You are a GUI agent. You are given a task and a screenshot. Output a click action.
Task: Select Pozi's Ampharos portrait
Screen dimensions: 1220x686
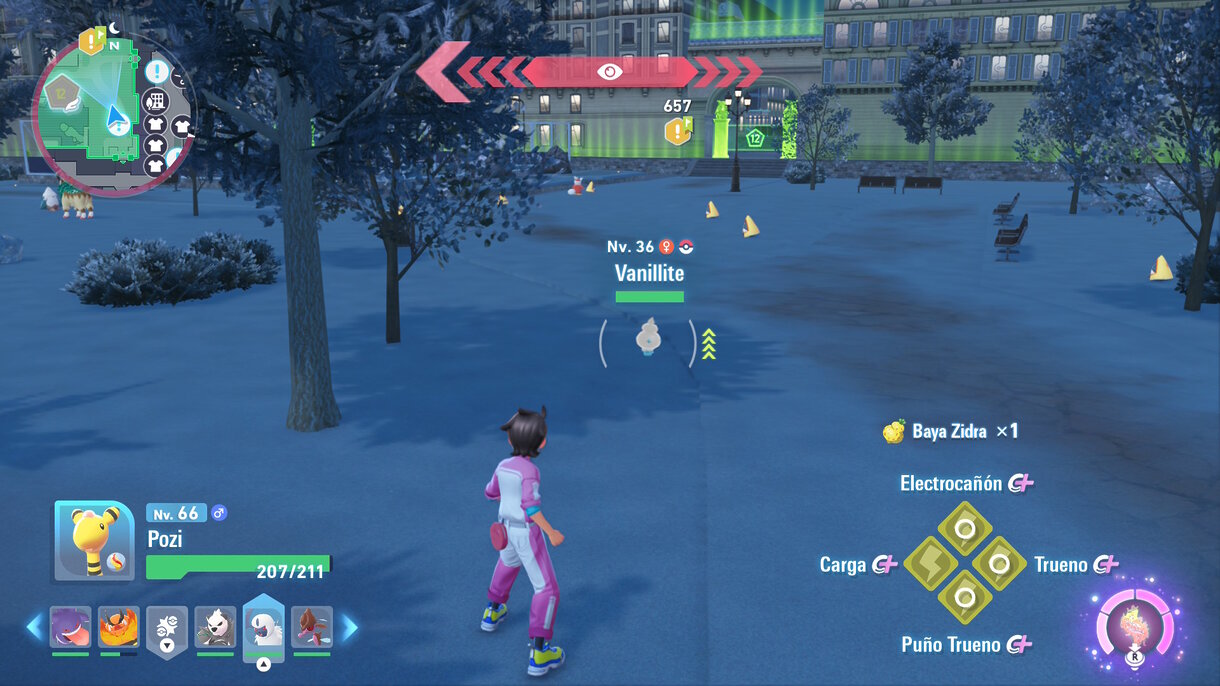coord(94,541)
